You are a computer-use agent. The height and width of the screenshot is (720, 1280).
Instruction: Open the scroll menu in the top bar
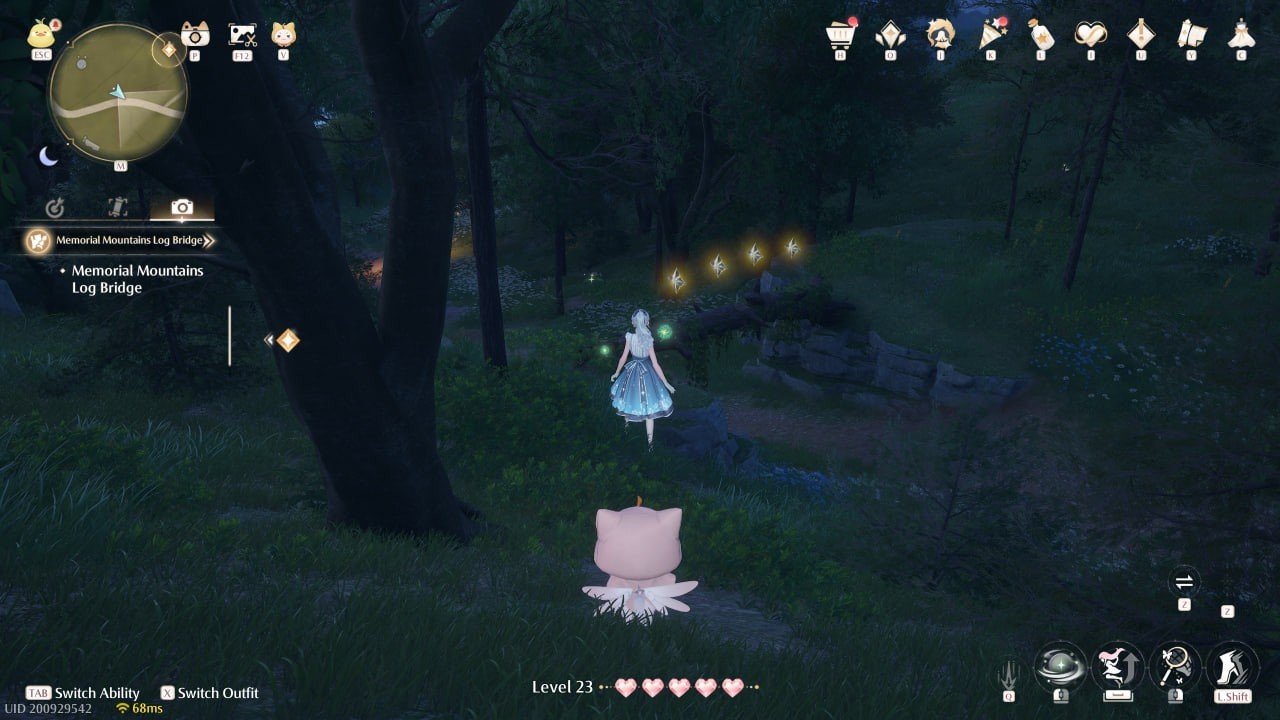[x=1191, y=34]
